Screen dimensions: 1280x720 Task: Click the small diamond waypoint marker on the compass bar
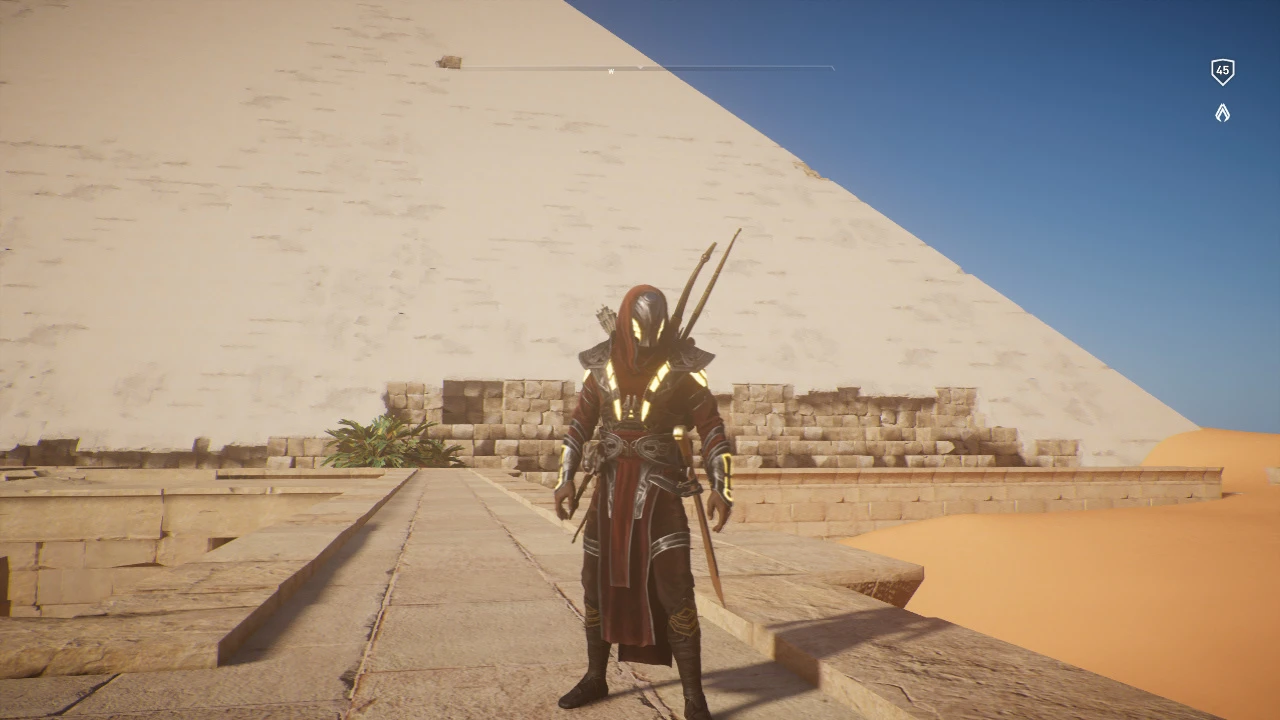click(x=640, y=66)
